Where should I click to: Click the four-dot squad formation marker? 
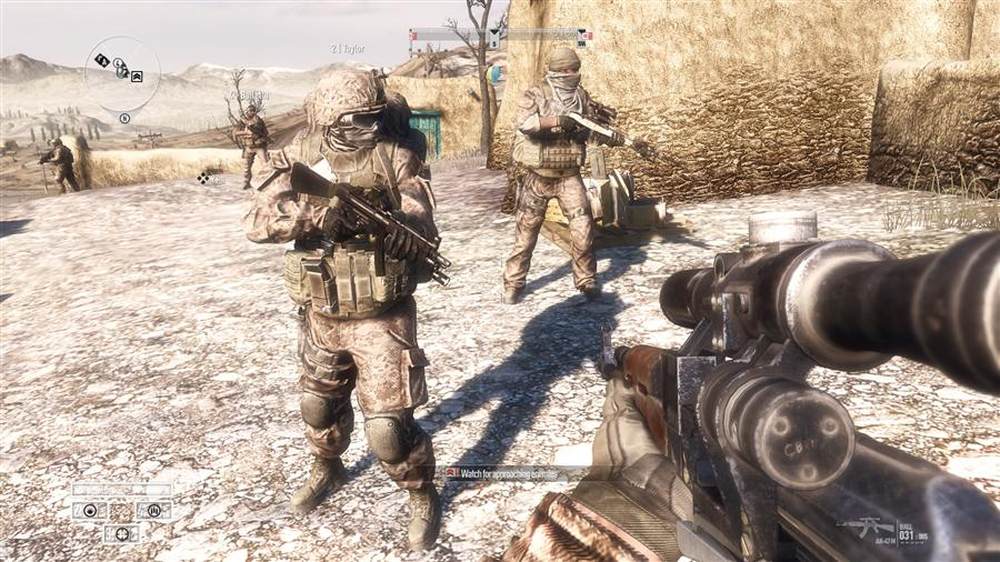(x=204, y=177)
